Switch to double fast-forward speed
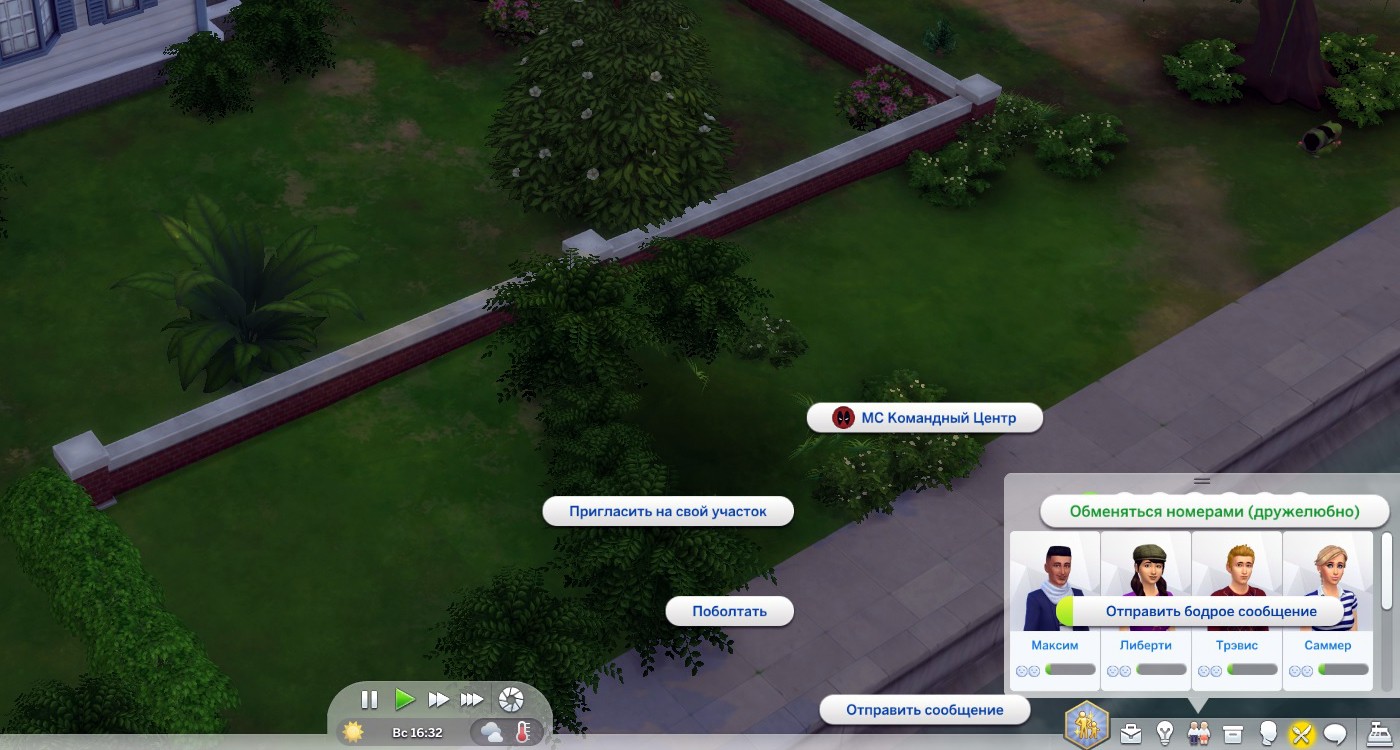This screenshot has width=1400, height=750. tap(438, 700)
